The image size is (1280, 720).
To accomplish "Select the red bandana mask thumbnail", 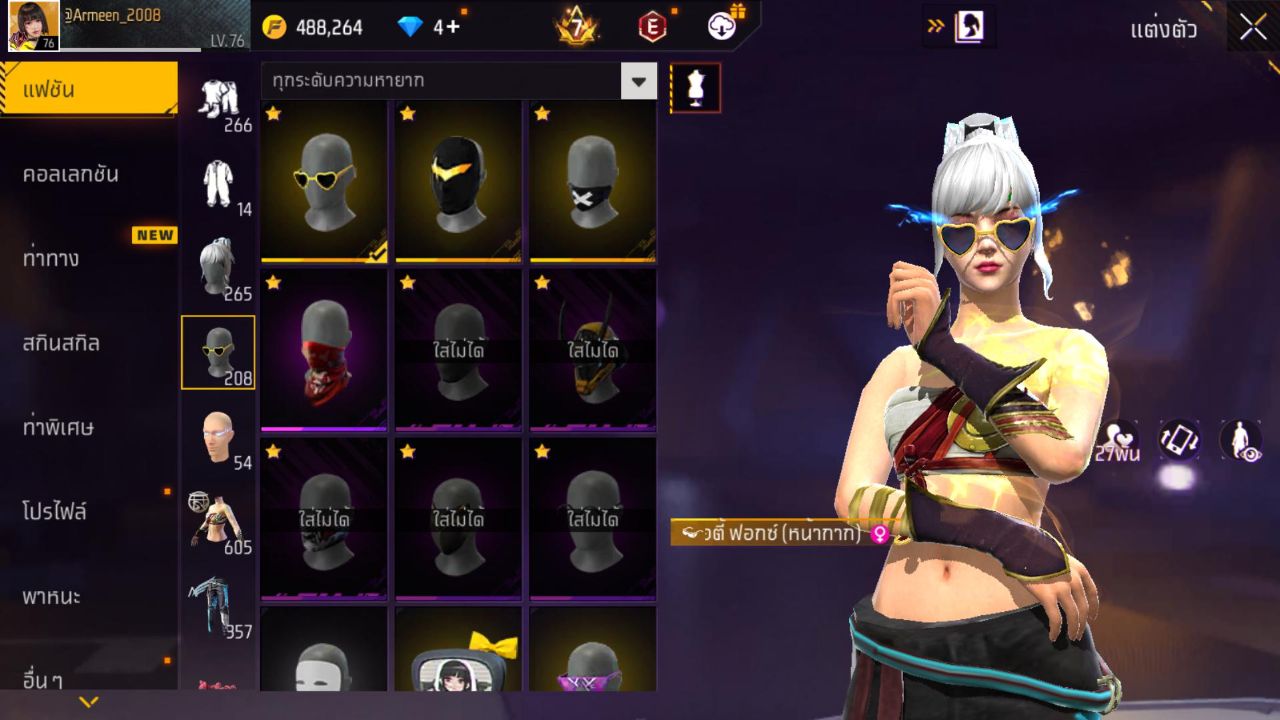I will tap(322, 350).
